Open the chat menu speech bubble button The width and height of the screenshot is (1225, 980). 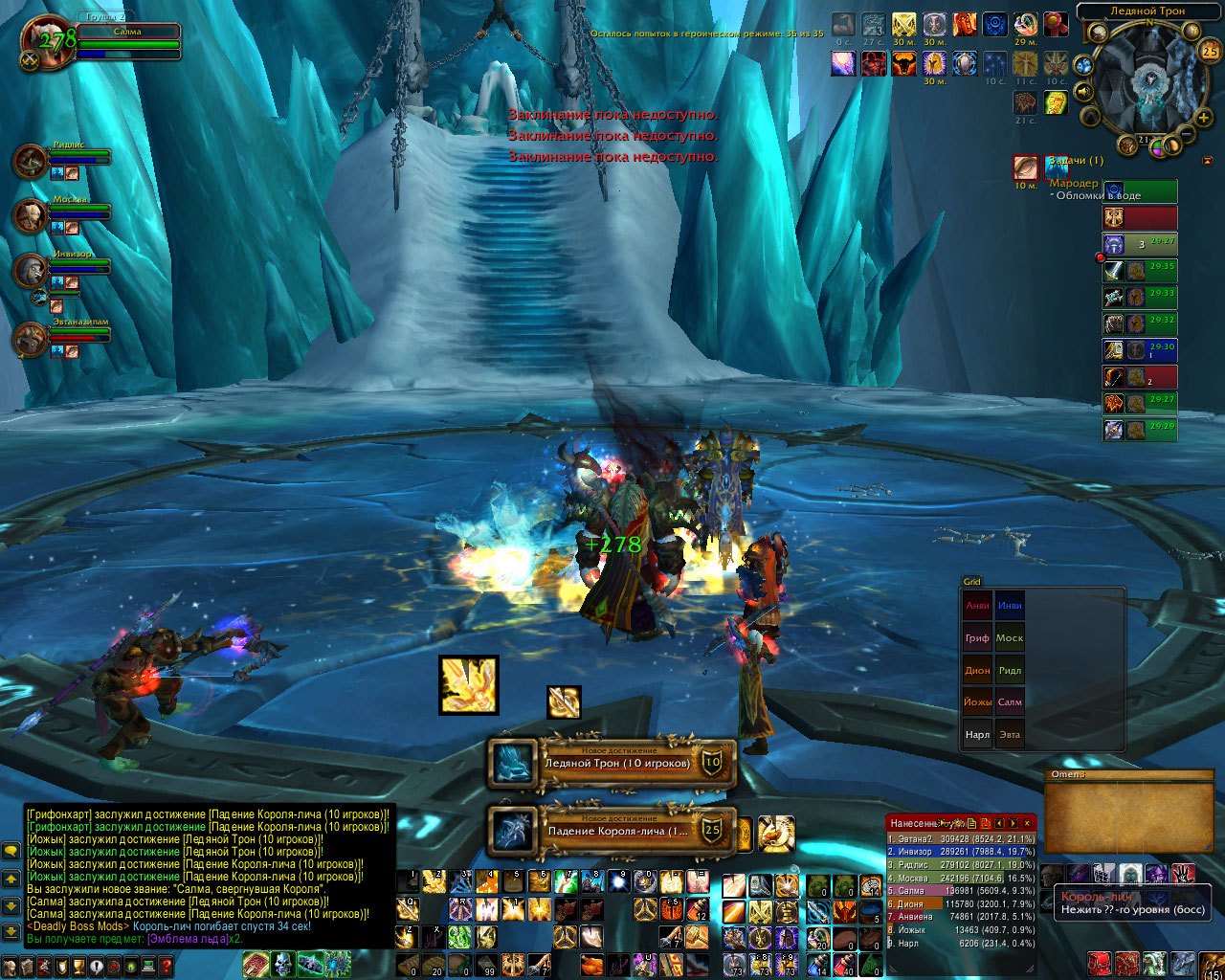tap(11, 850)
